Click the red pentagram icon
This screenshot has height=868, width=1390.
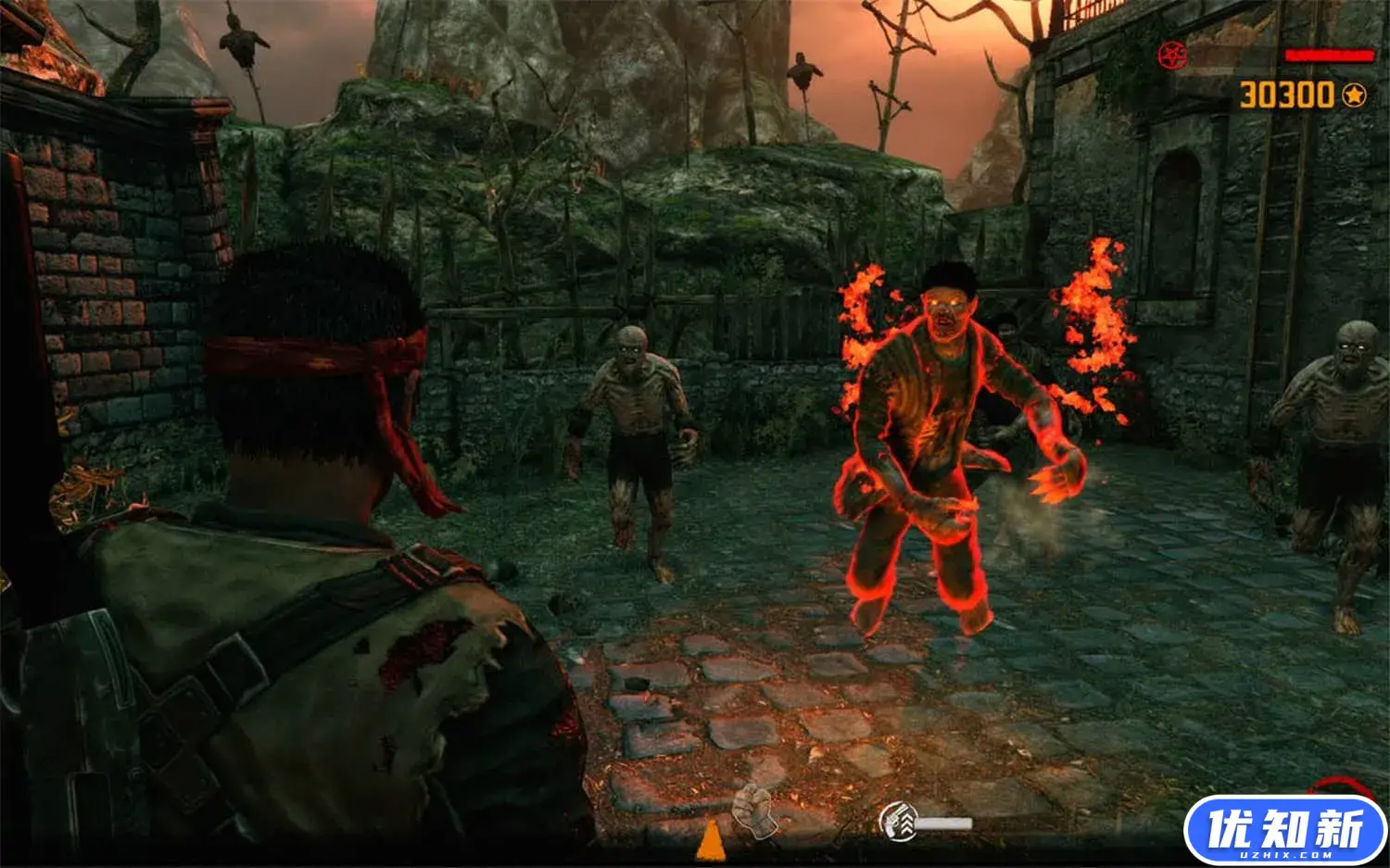pos(1172,56)
